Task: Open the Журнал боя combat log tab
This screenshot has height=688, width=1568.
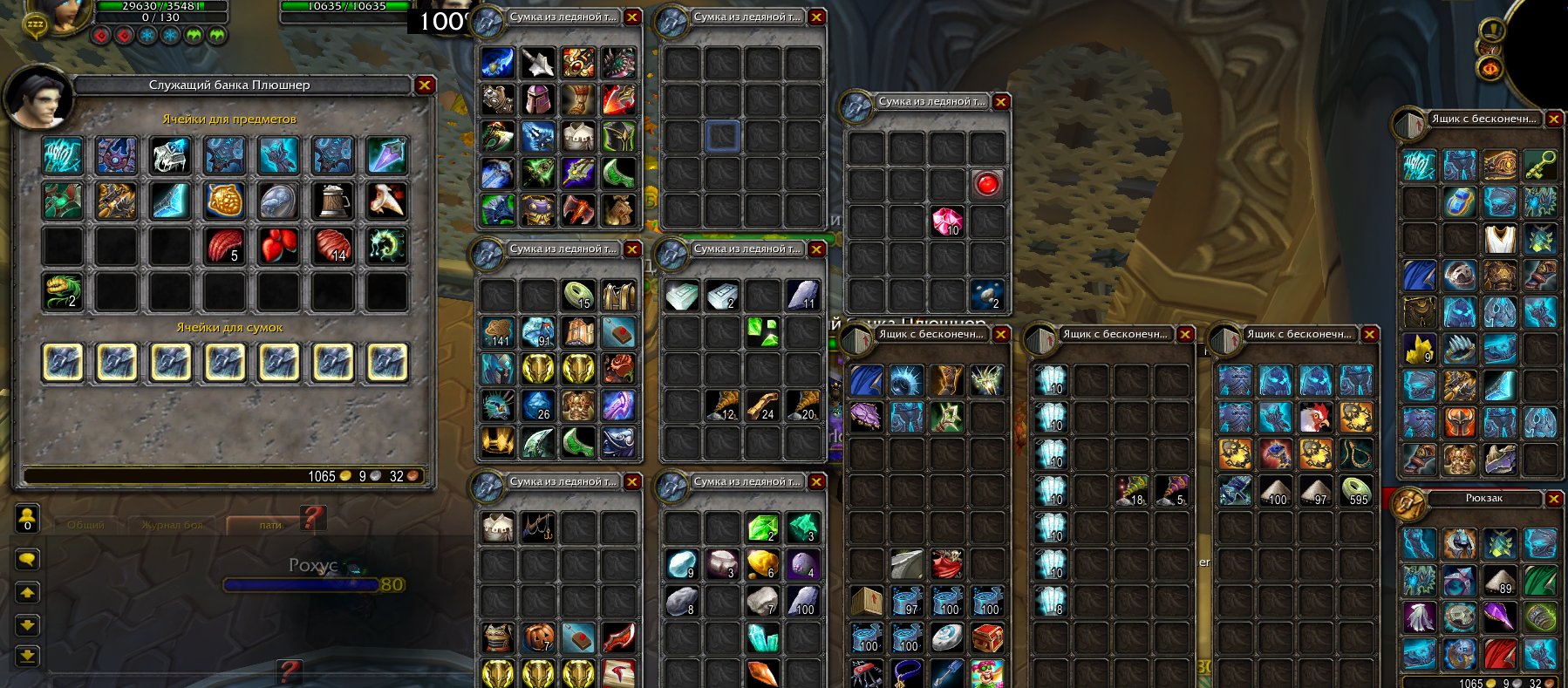Action: [172, 525]
